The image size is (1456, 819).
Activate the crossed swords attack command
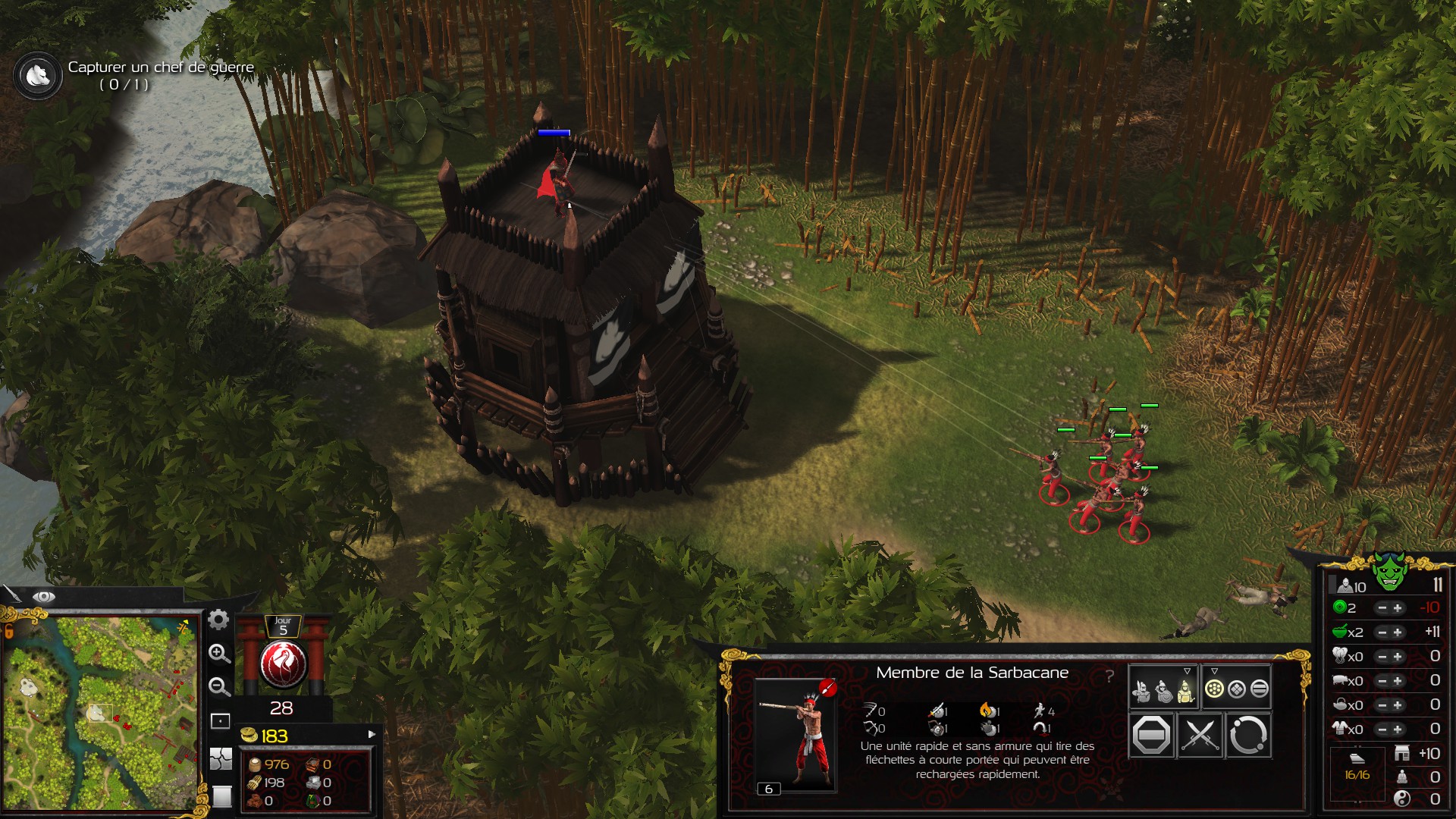point(1200,735)
